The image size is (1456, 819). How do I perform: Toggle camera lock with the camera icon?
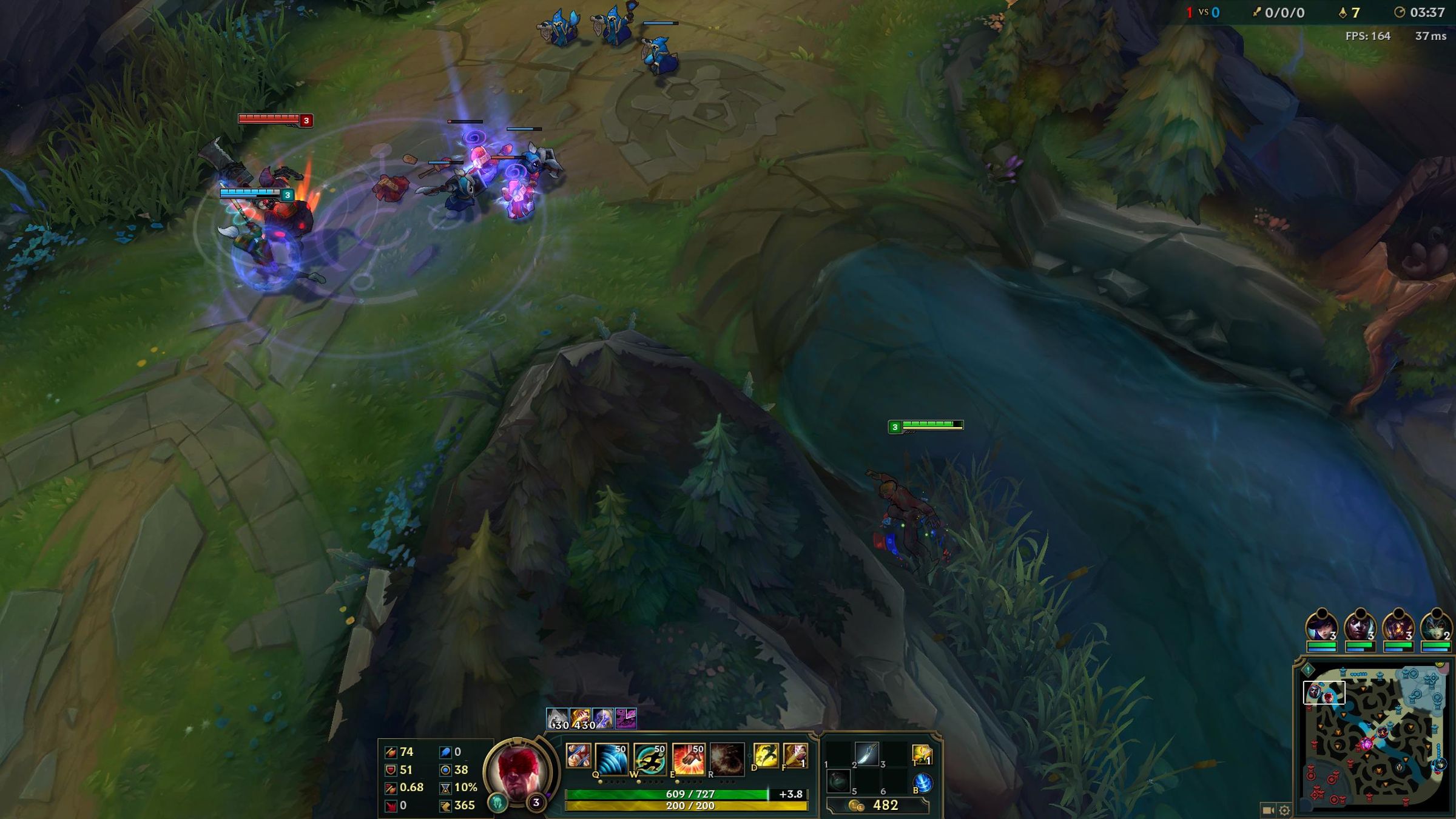pyautogui.click(x=1268, y=809)
